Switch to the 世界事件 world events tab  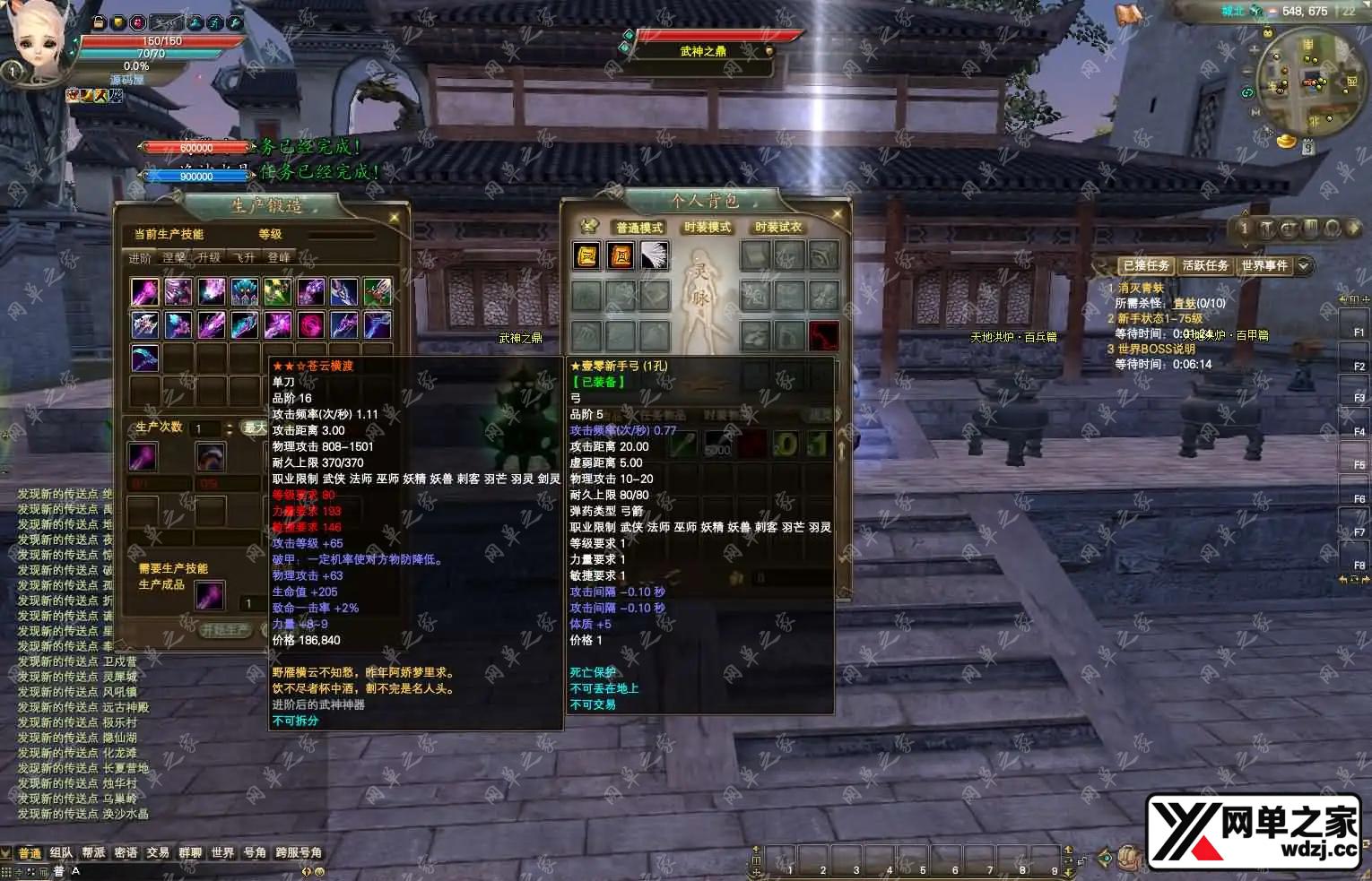pyautogui.click(x=1263, y=266)
